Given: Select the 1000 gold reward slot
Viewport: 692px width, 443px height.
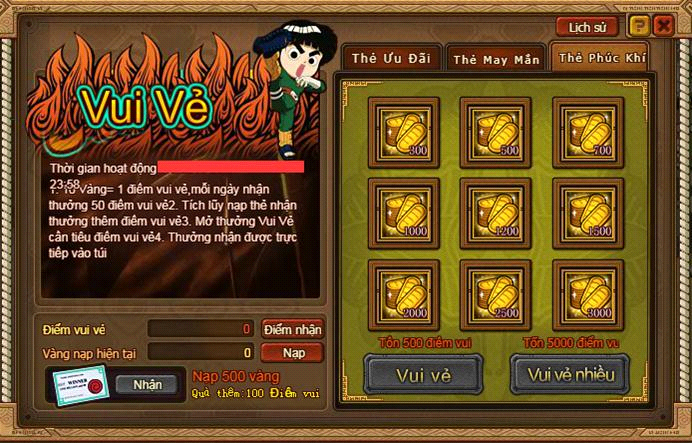Looking at the screenshot, I should [x=397, y=208].
